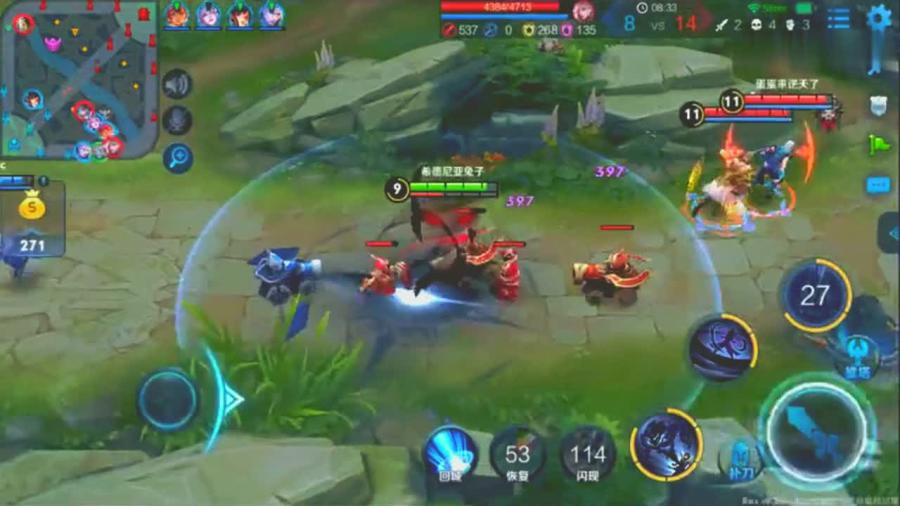Toggle the speaker sound icon

177,84
